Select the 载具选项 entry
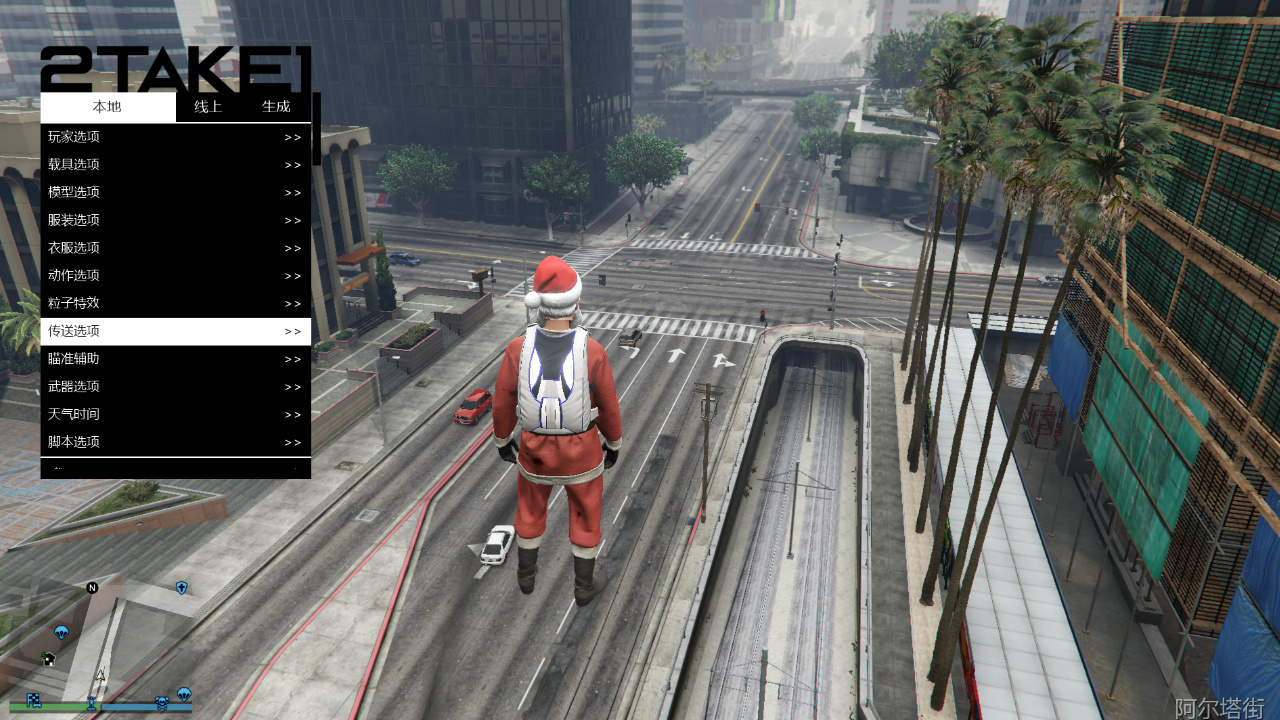Image resolution: width=1280 pixels, height=720 pixels. [175, 165]
